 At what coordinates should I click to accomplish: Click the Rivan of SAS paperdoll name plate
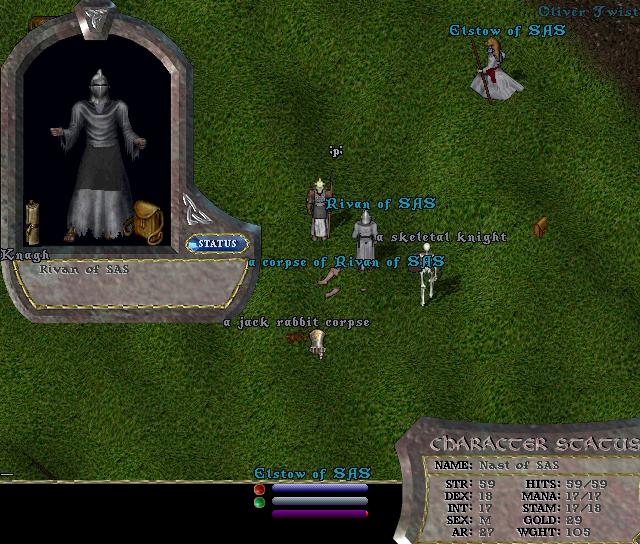84,269
